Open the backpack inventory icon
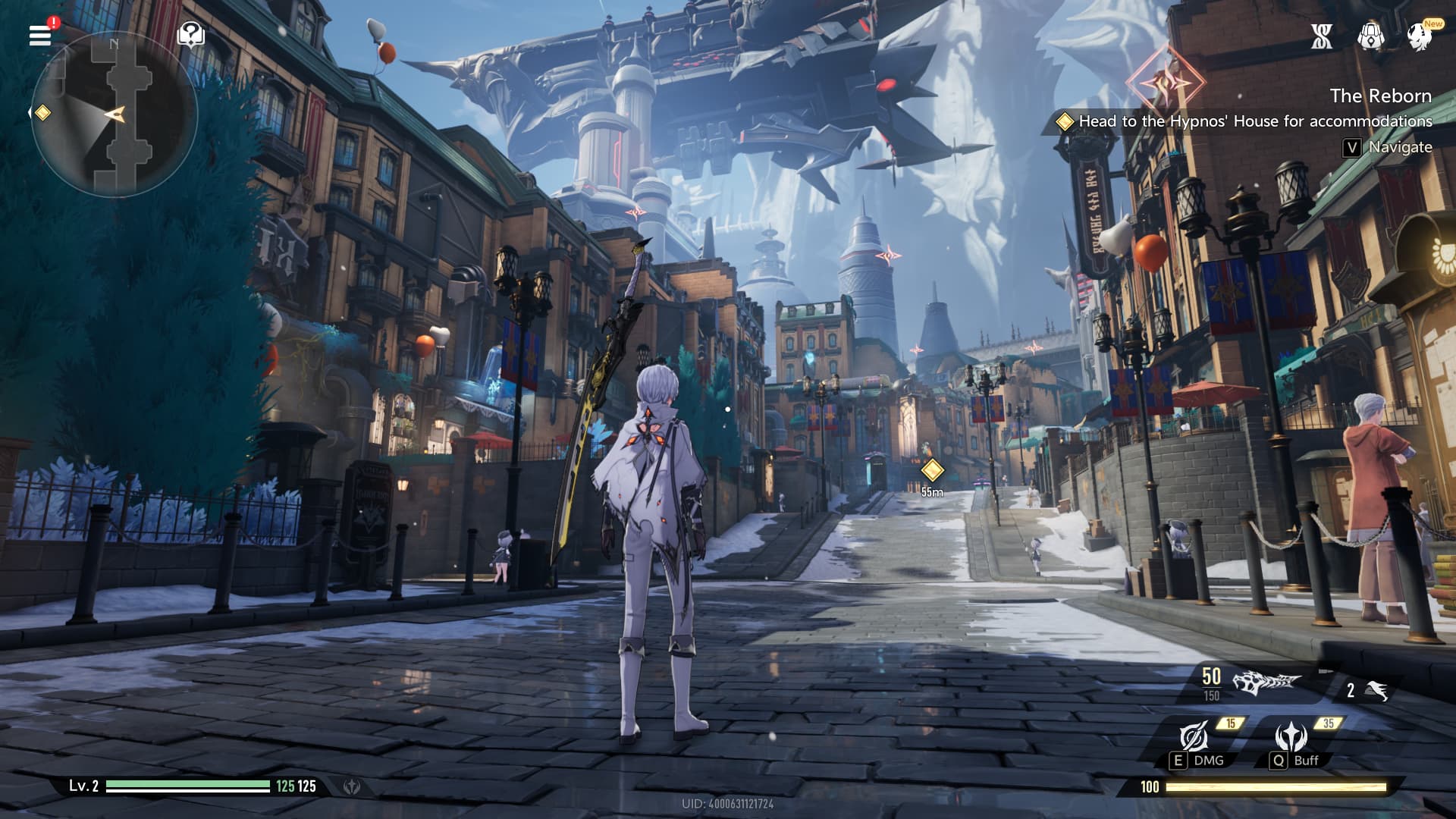Image resolution: width=1456 pixels, height=819 pixels. pos(1370,36)
